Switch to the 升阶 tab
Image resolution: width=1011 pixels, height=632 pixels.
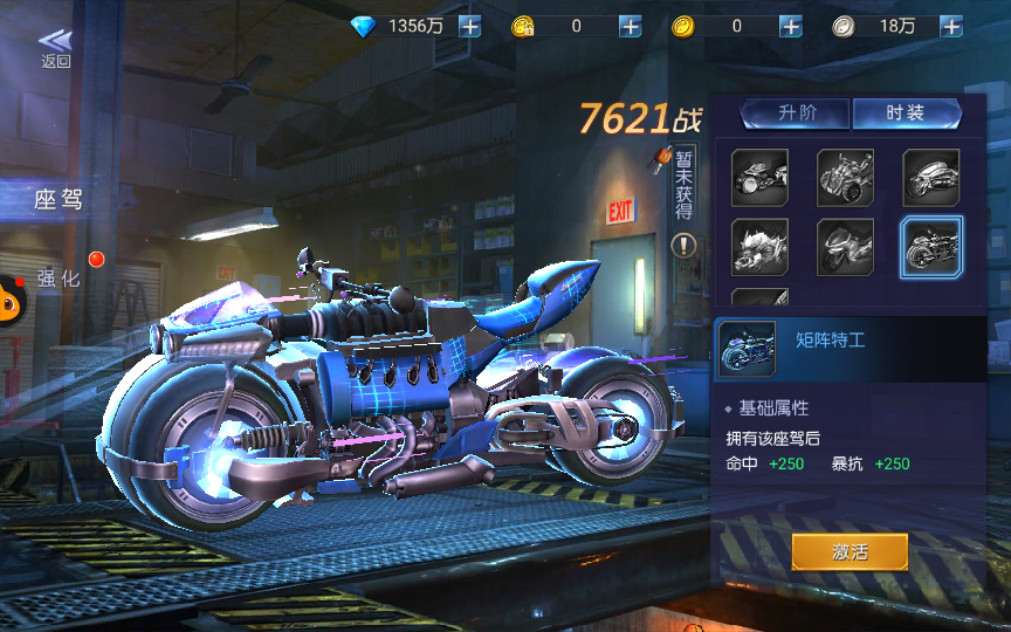(796, 113)
